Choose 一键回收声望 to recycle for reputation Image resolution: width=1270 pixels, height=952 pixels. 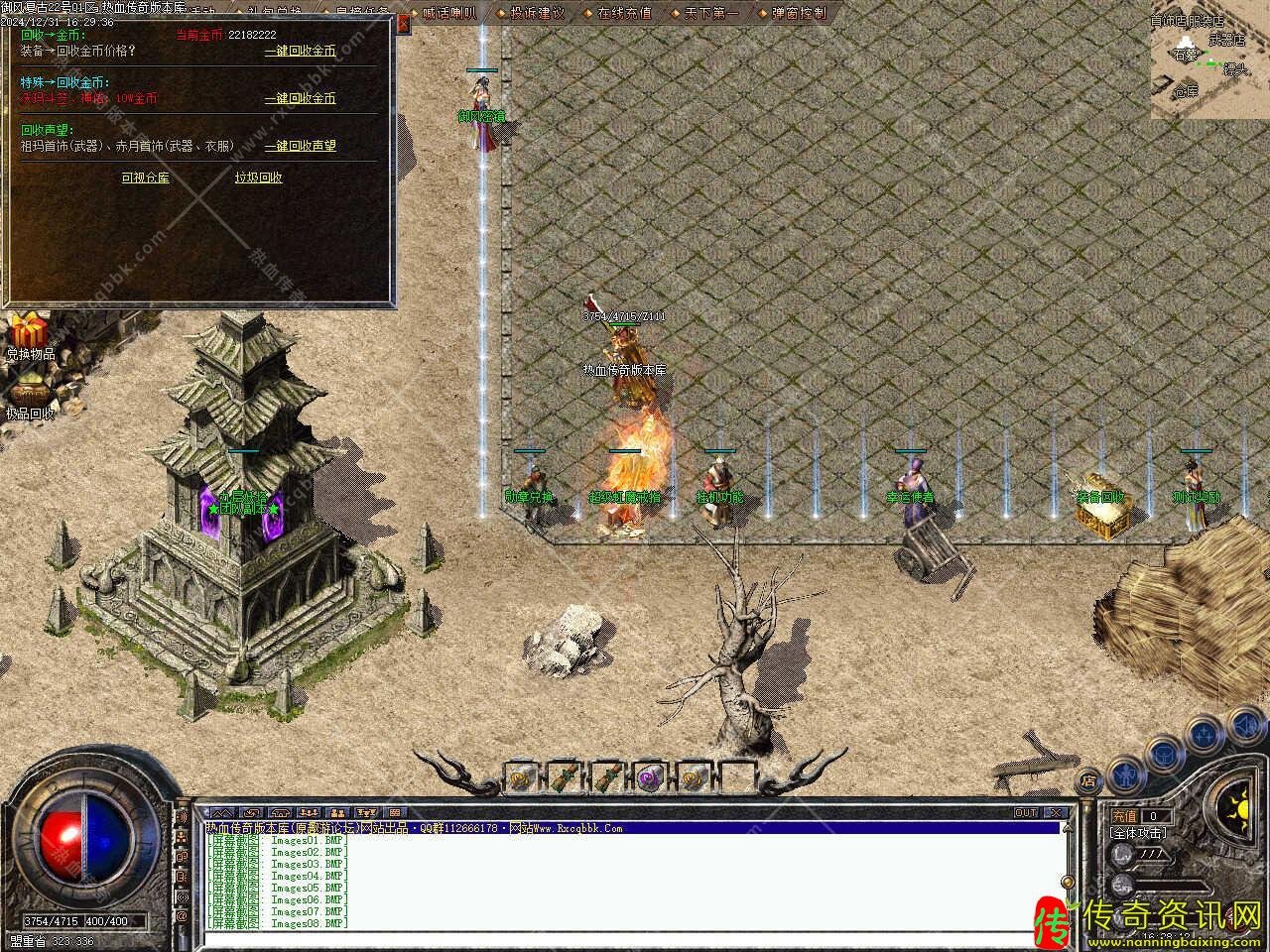pos(300,146)
